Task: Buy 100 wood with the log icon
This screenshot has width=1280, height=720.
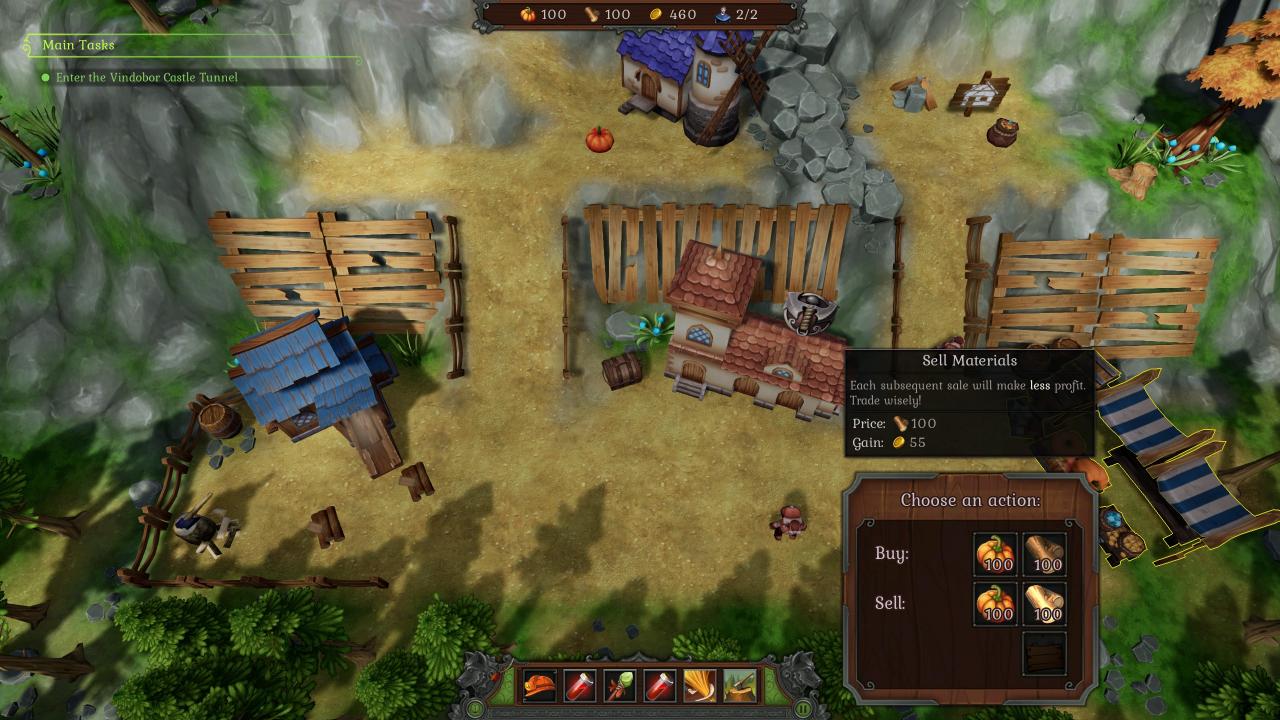Action: 1045,554
